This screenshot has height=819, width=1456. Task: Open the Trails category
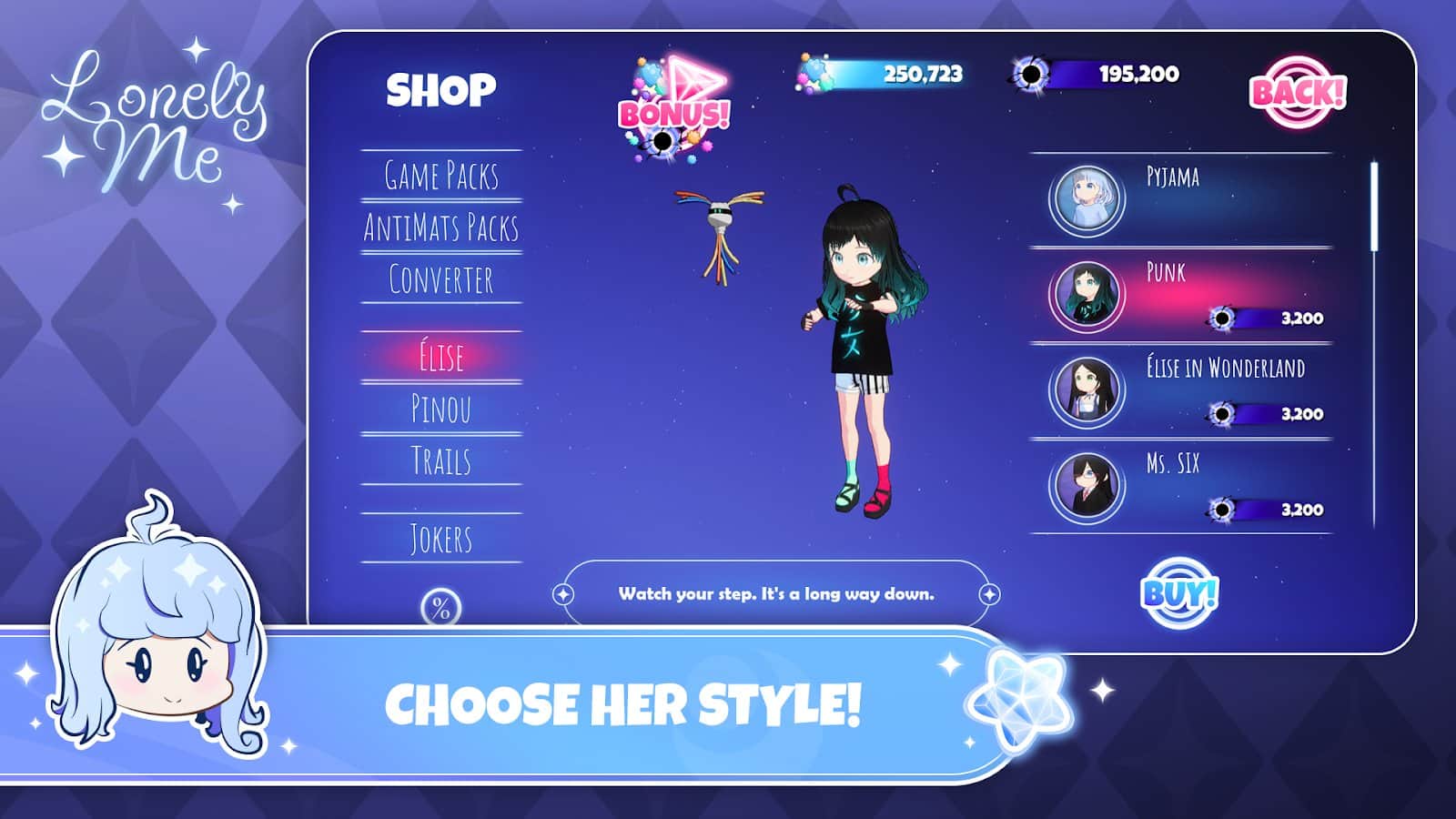(441, 460)
